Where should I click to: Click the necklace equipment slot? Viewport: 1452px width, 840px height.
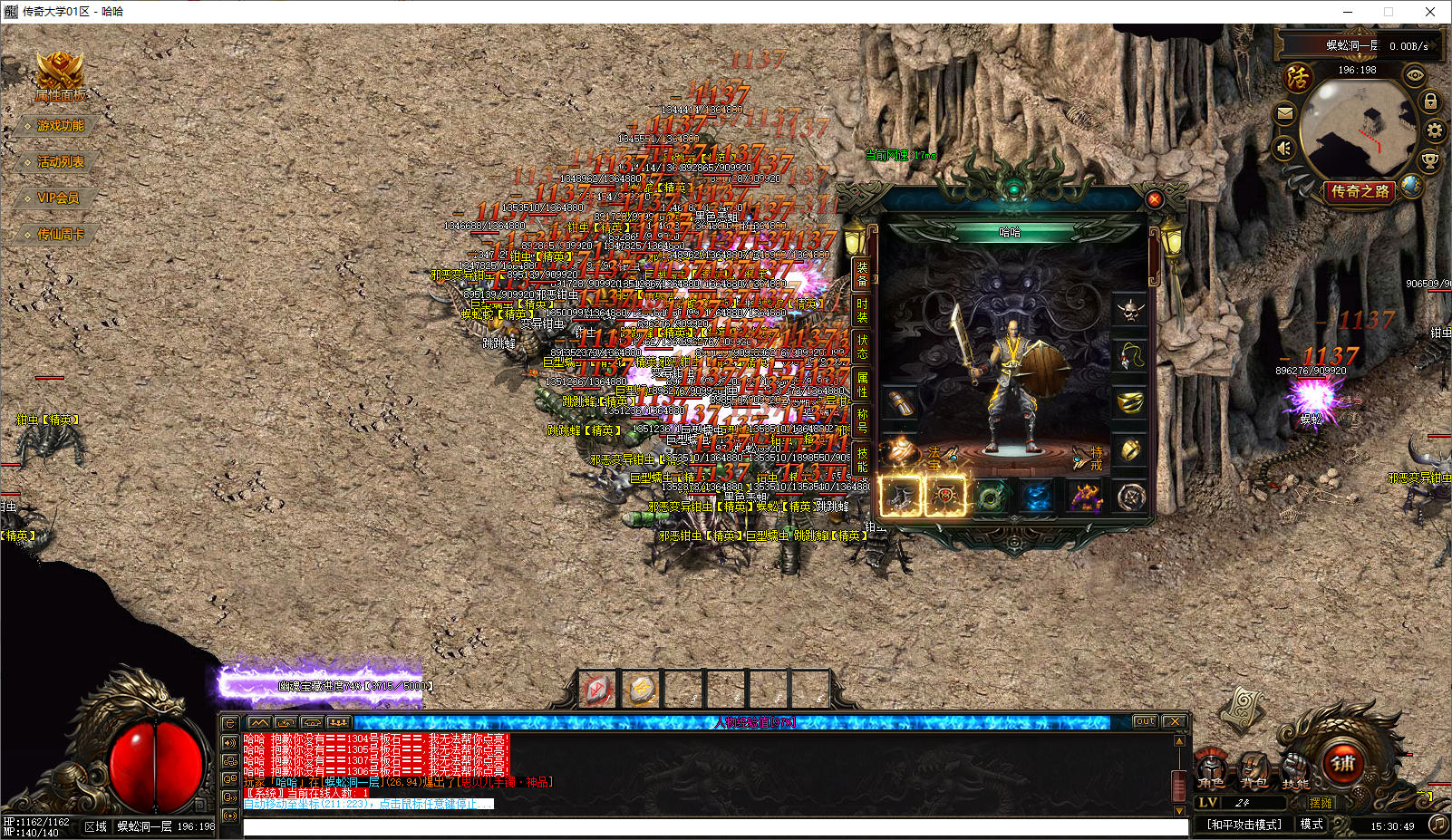[x=1129, y=356]
